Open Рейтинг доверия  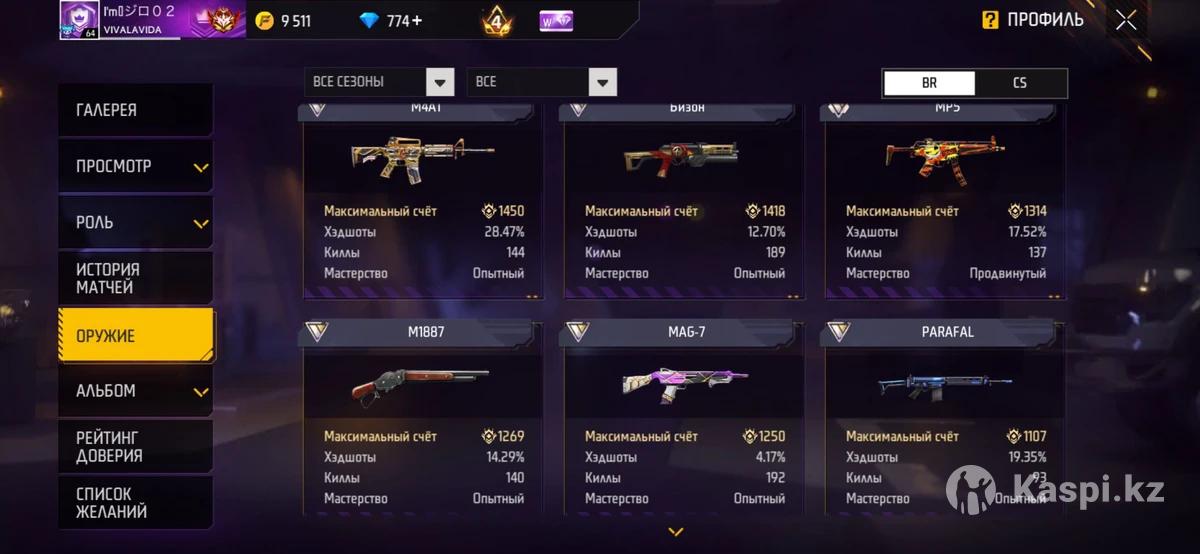[135, 447]
